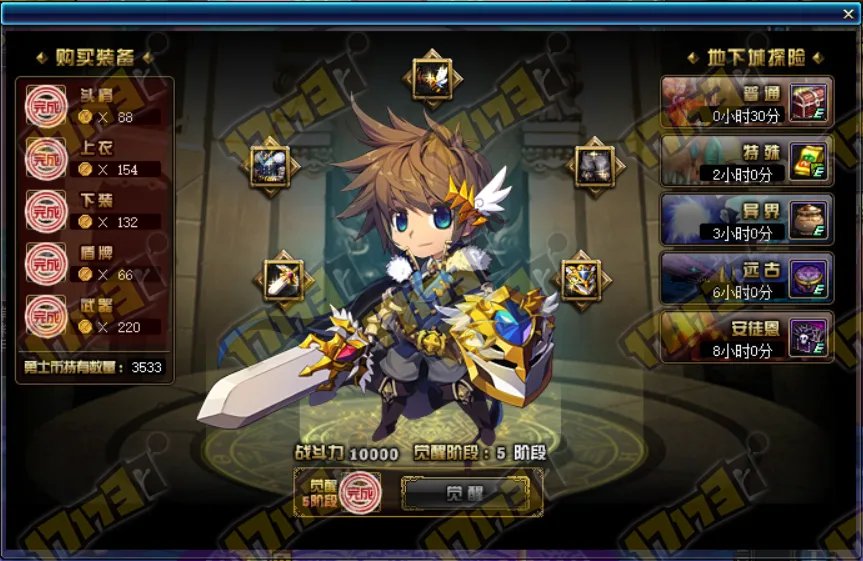863x561 pixels.
Task: Select the winged shoulder equipment slot
Action: coord(432,77)
